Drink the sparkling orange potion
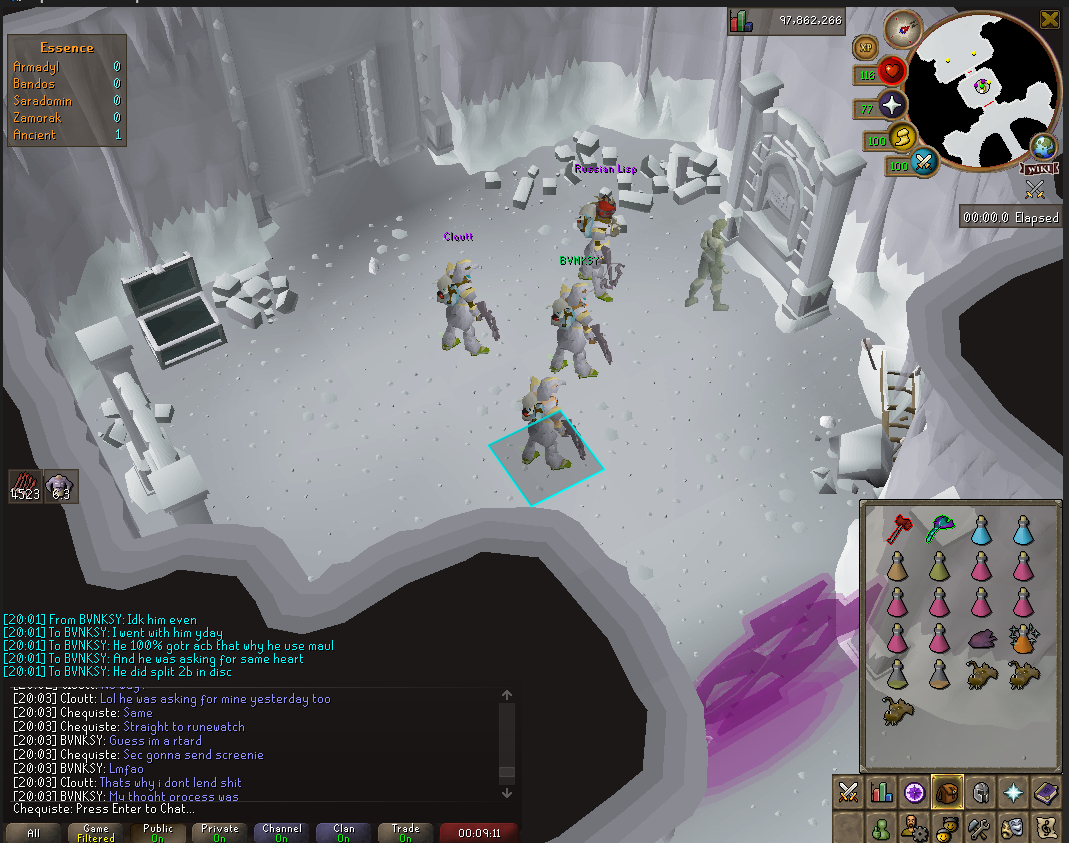1069x843 pixels. (1022, 638)
